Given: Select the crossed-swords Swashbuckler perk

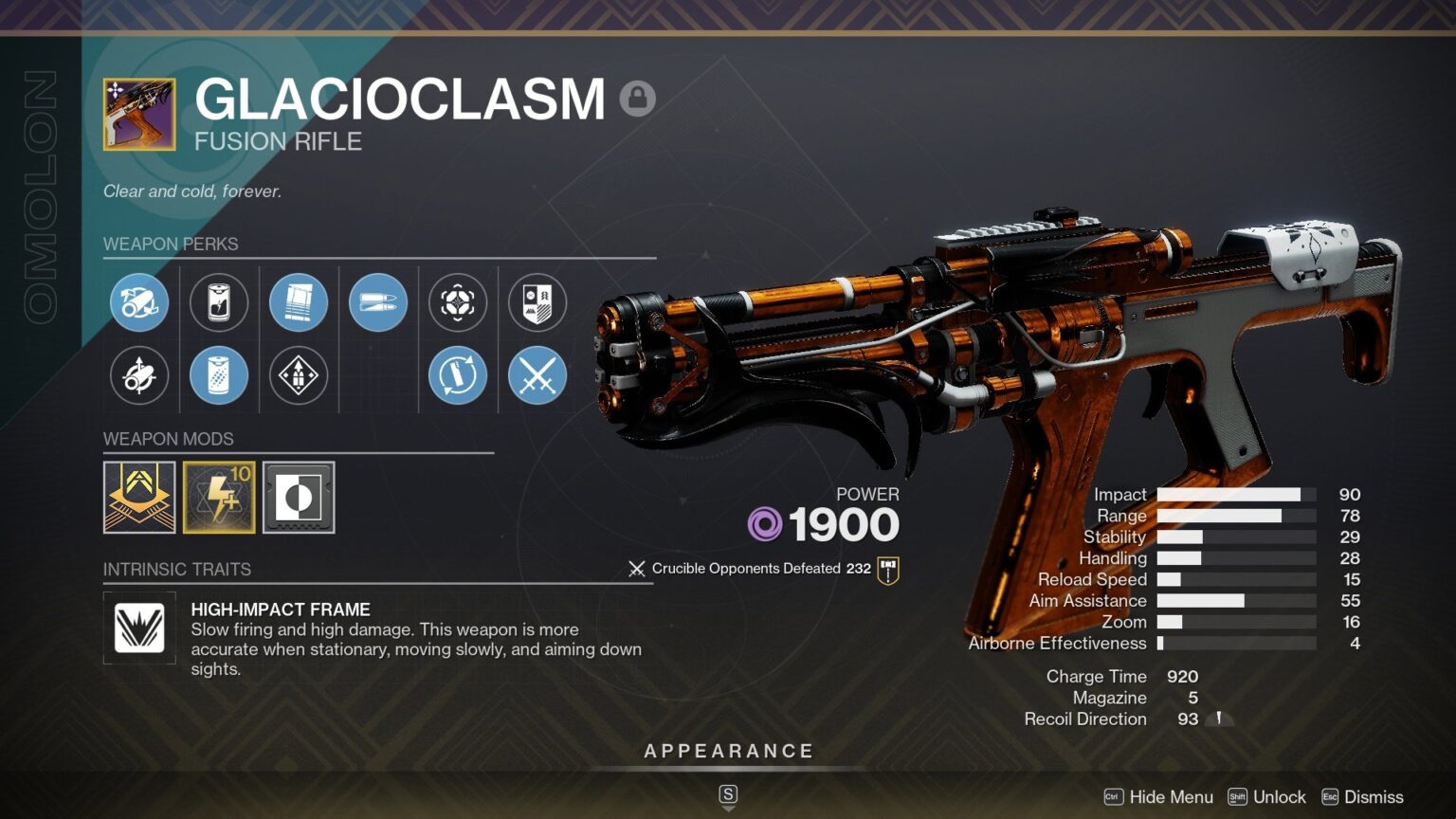Looking at the screenshot, I should pyautogui.click(x=537, y=376).
